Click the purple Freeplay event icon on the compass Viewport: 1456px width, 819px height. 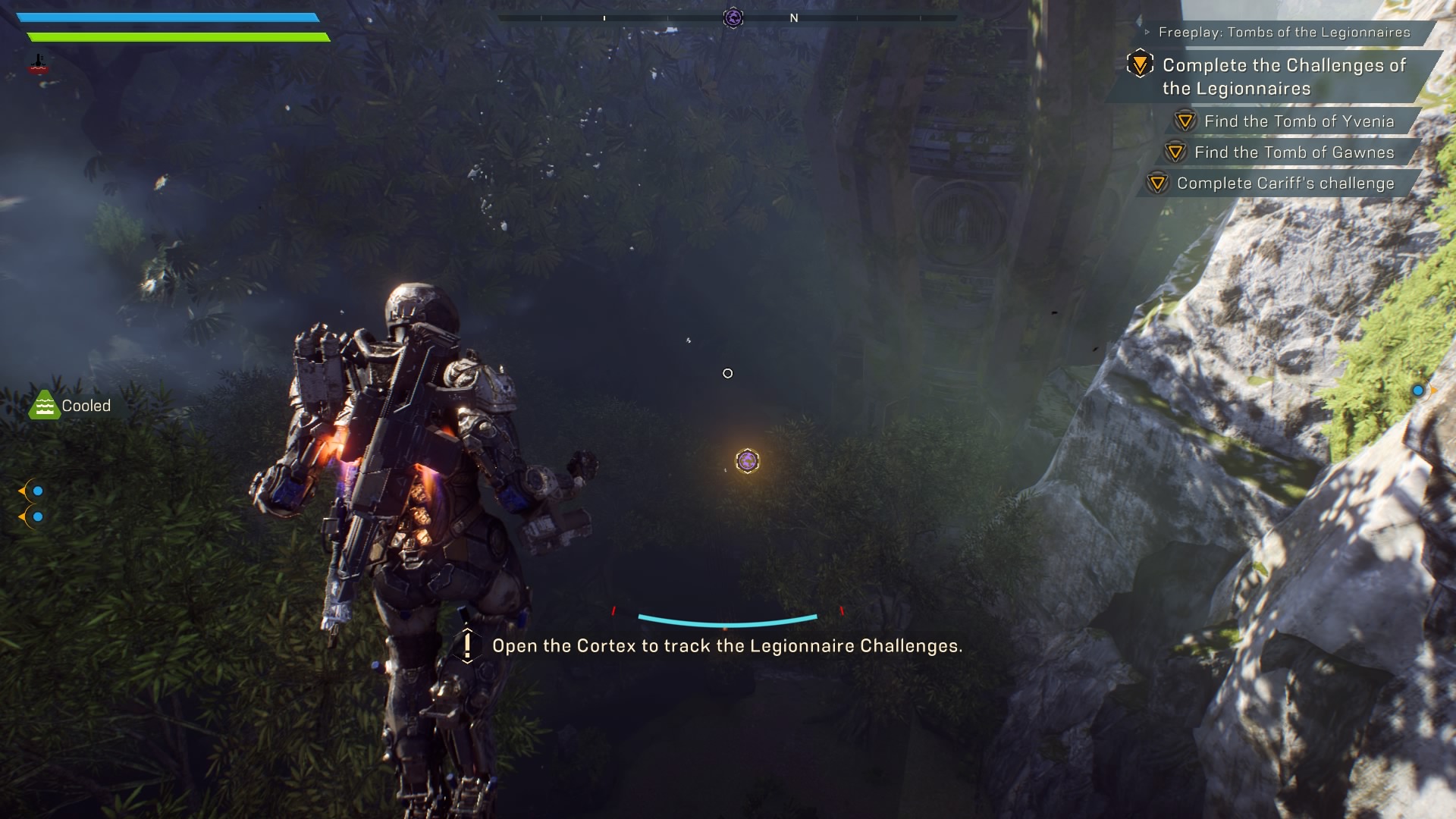733,17
